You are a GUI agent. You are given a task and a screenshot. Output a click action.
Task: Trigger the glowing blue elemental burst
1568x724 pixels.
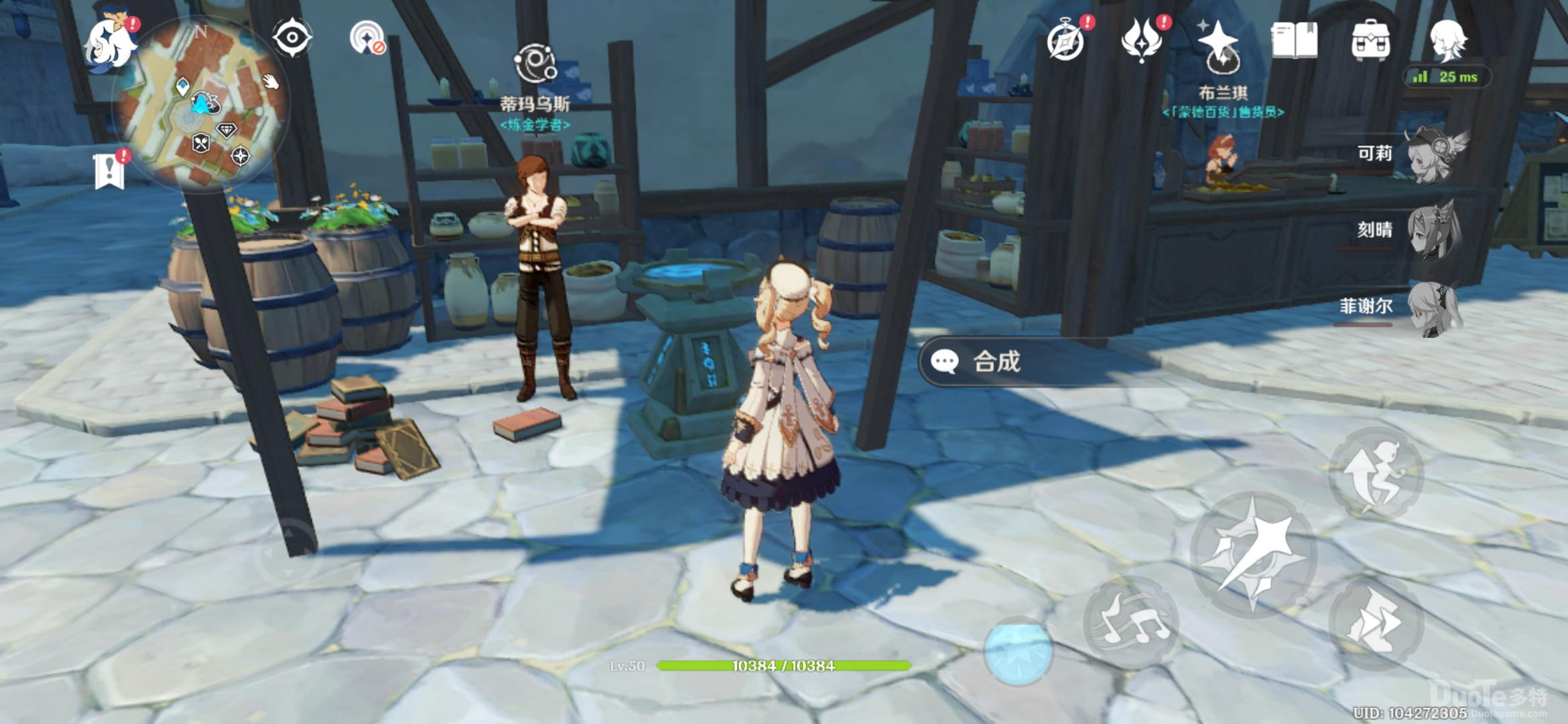[x=1018, y=650]
